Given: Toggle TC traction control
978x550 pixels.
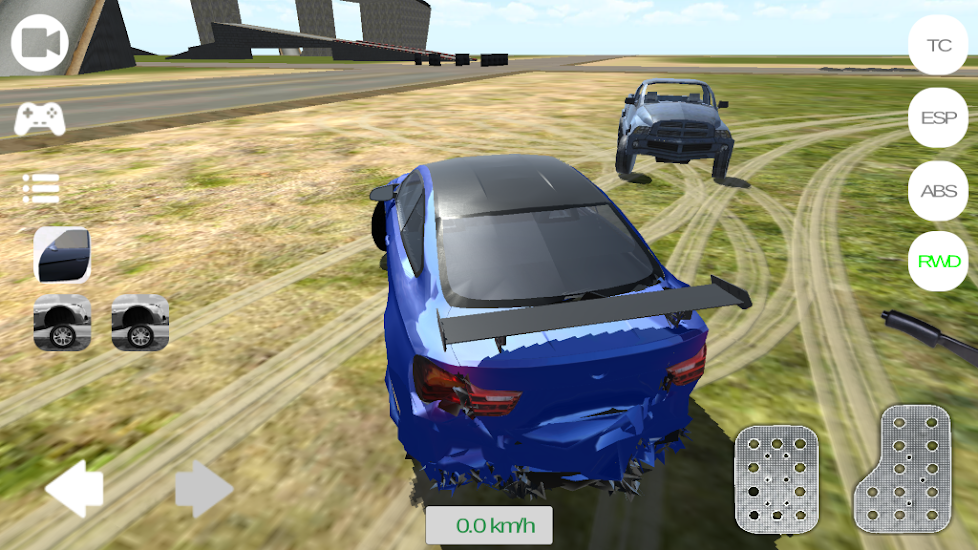Looking at the screenshot, I should [x=938, y=45].
